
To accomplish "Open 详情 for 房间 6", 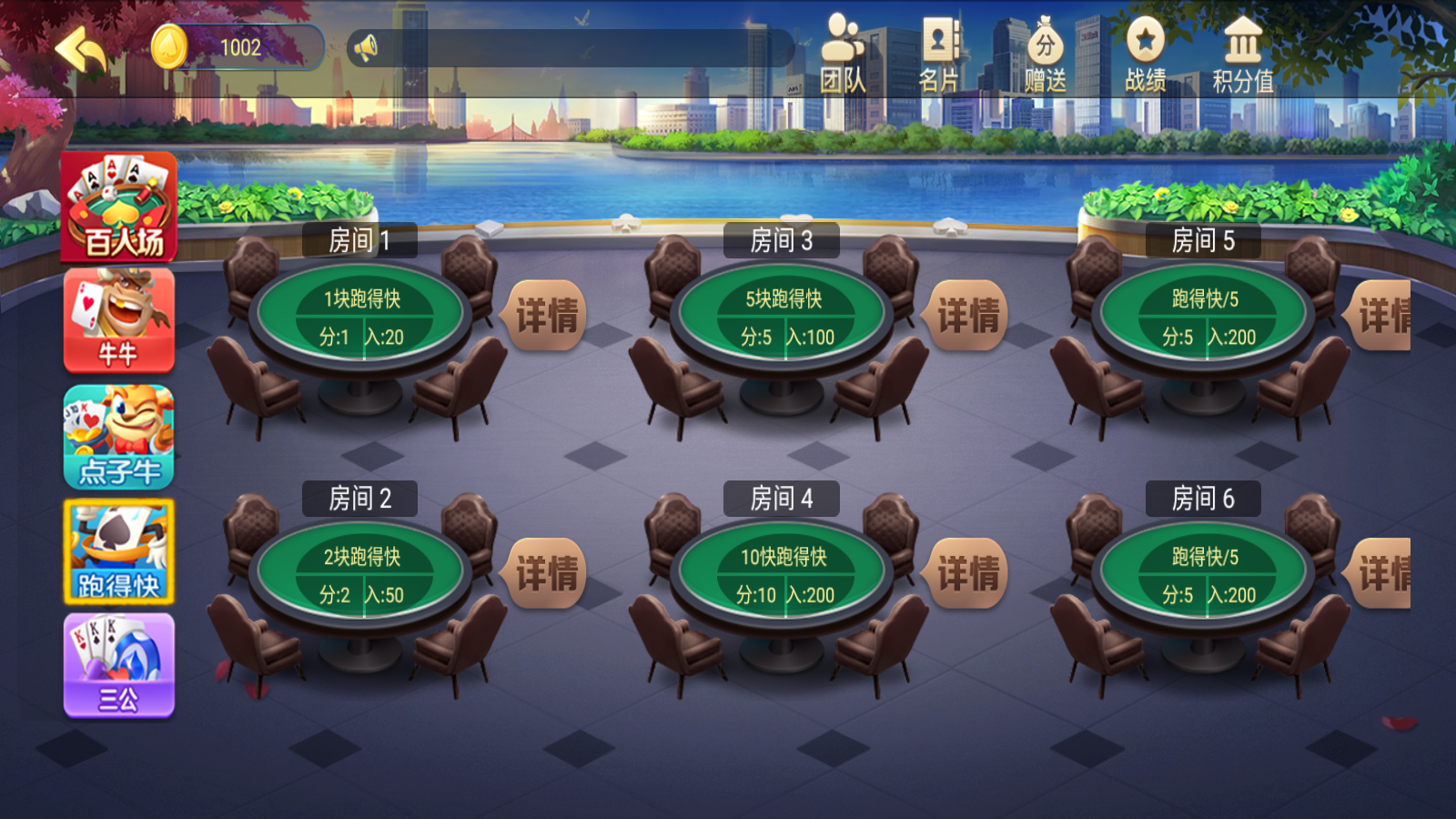I will click(1387, 571).
